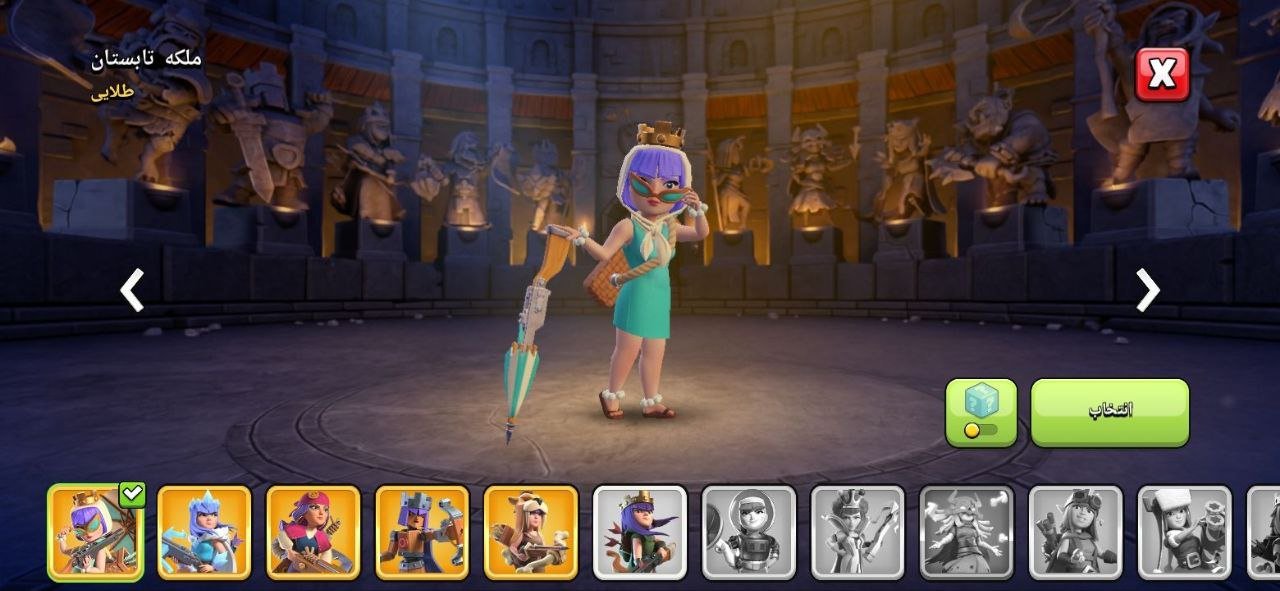This screenshot has height=591, width=1280.
Task: Confirm the skin with the green انتخاب button
Action: click(x=1110, y=412)
